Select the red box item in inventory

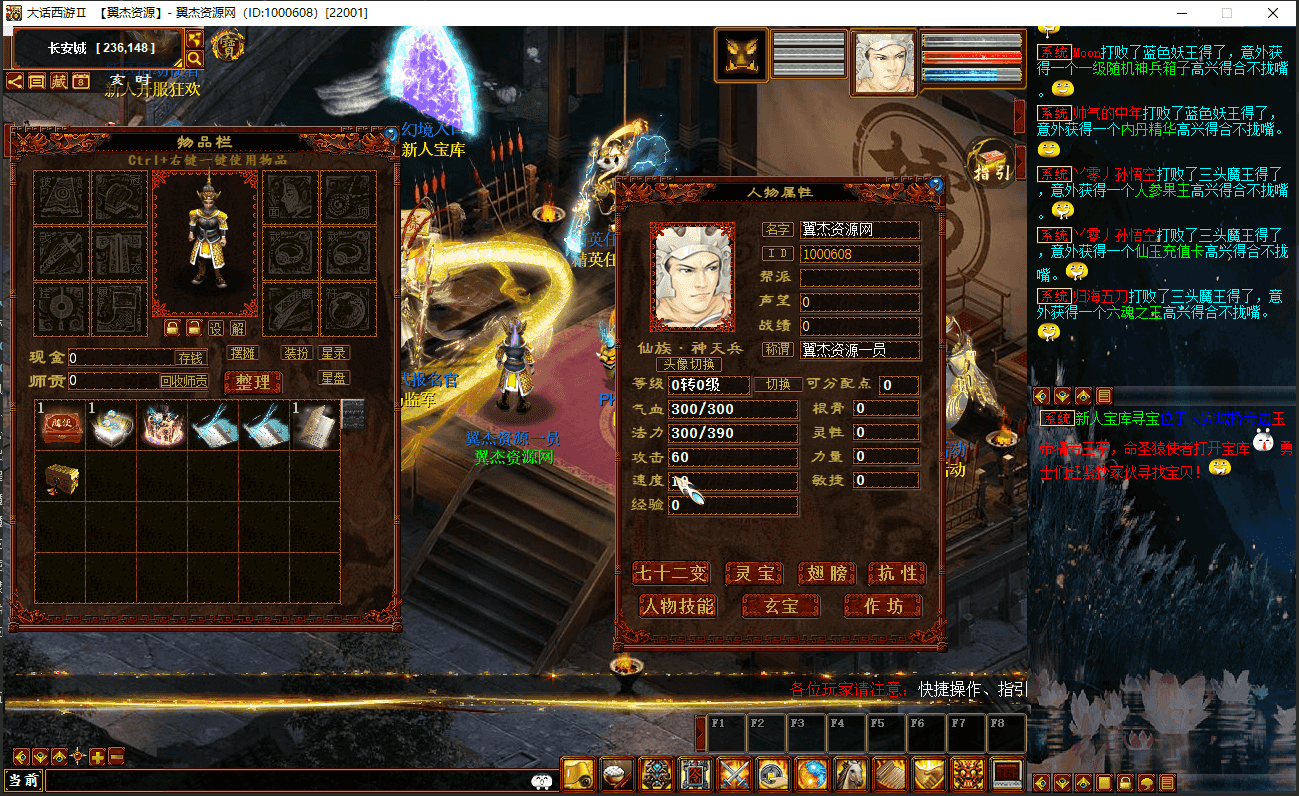[60, 425]
